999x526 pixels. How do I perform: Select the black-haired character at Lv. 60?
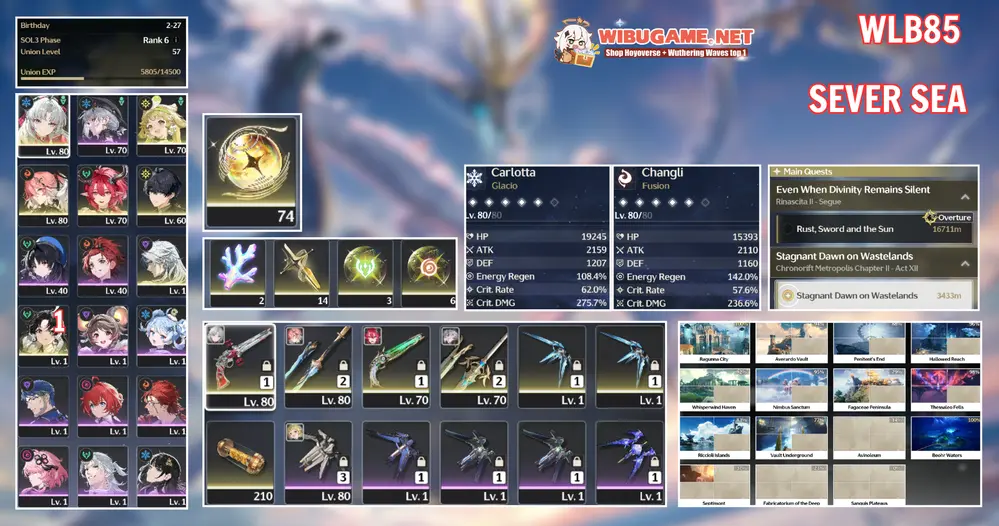pyautogui.click(x=160, y=196)
